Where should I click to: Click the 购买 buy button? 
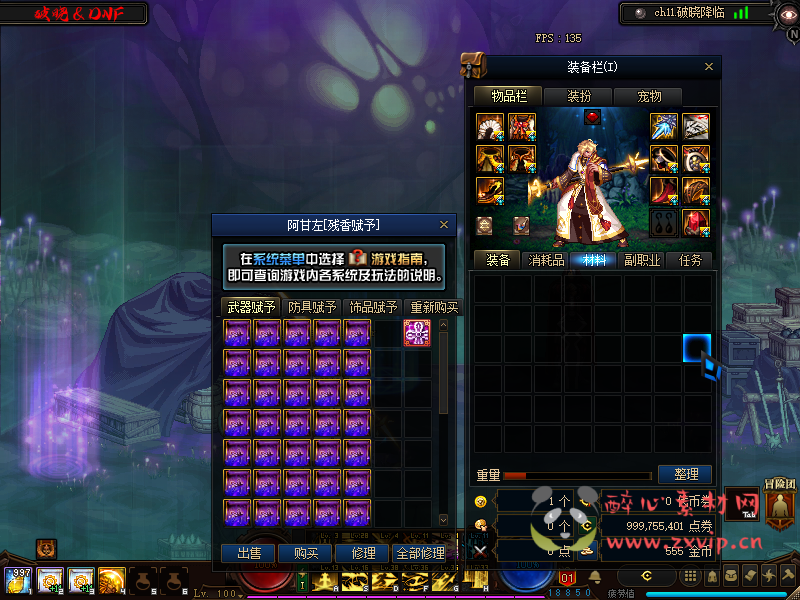tap(305, 553)
